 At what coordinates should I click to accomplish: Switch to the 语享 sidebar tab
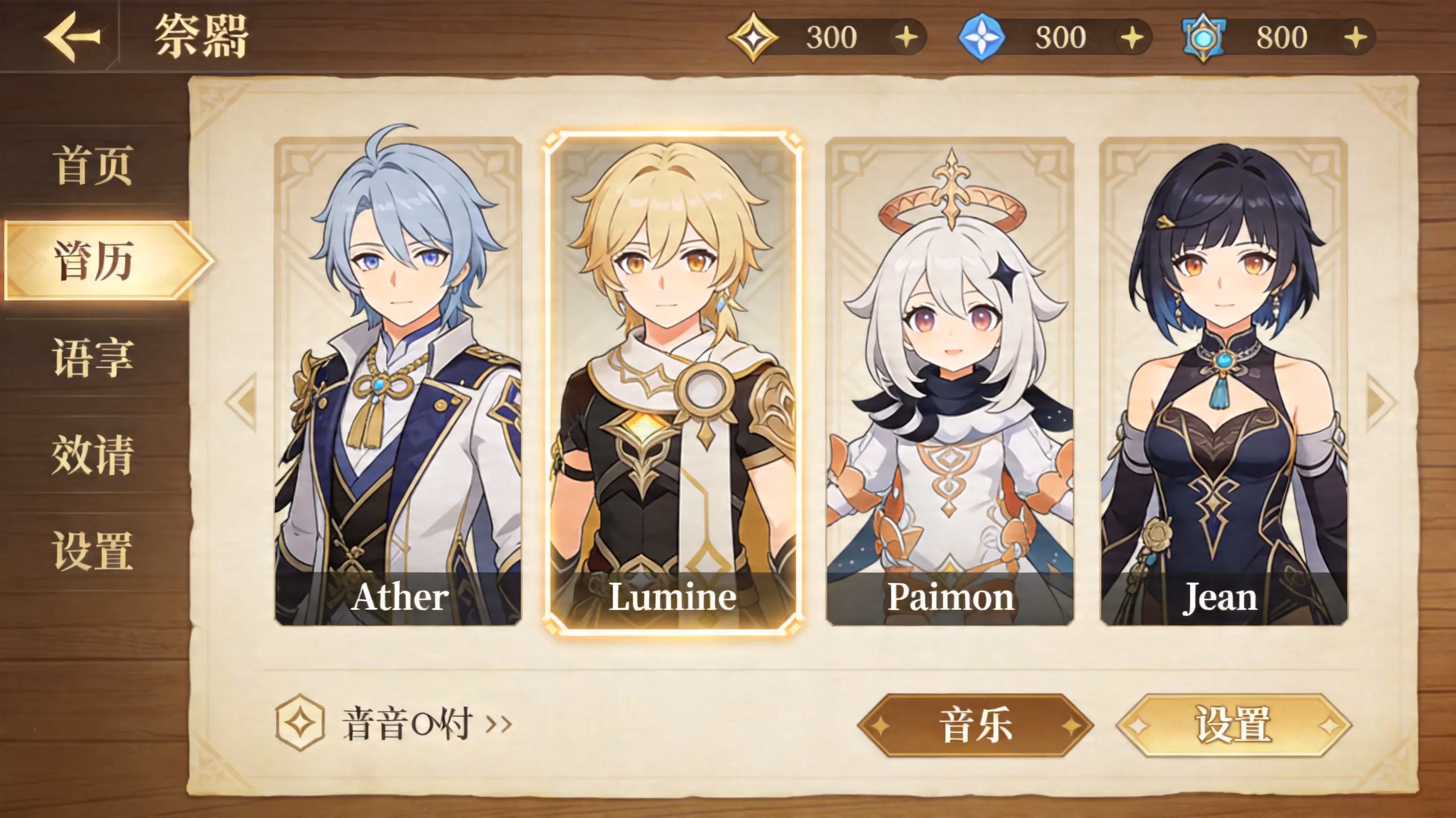coord(93,357)
